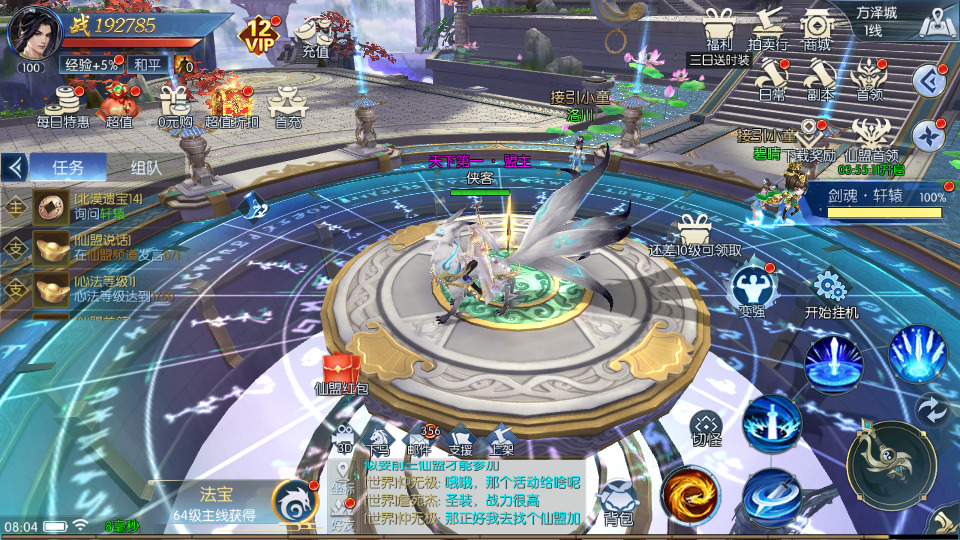Click the 切怪 switch target button

pyautogui.click(x=706, y=426)
